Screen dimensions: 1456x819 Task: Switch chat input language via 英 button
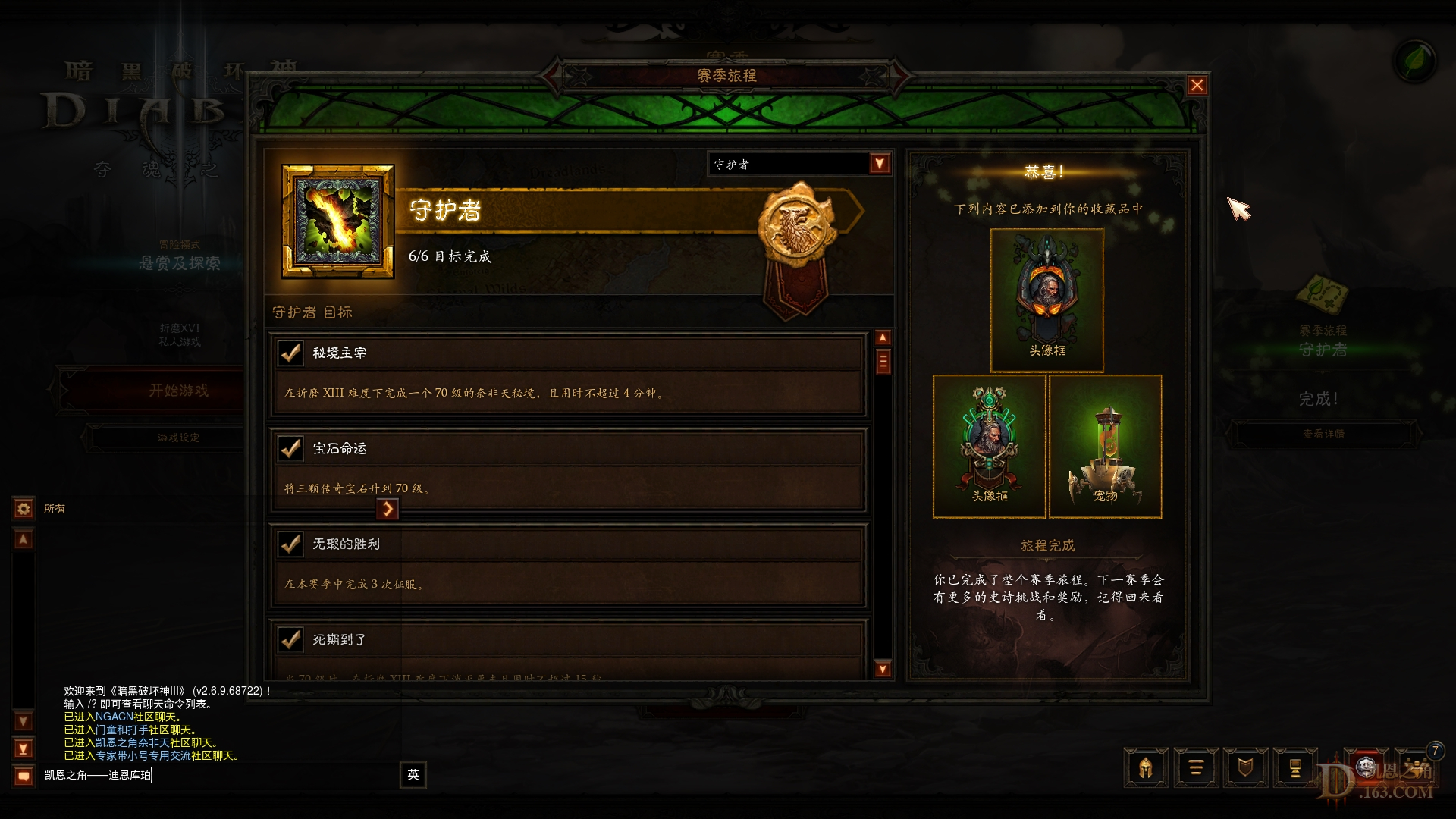[x=412, y=775]
